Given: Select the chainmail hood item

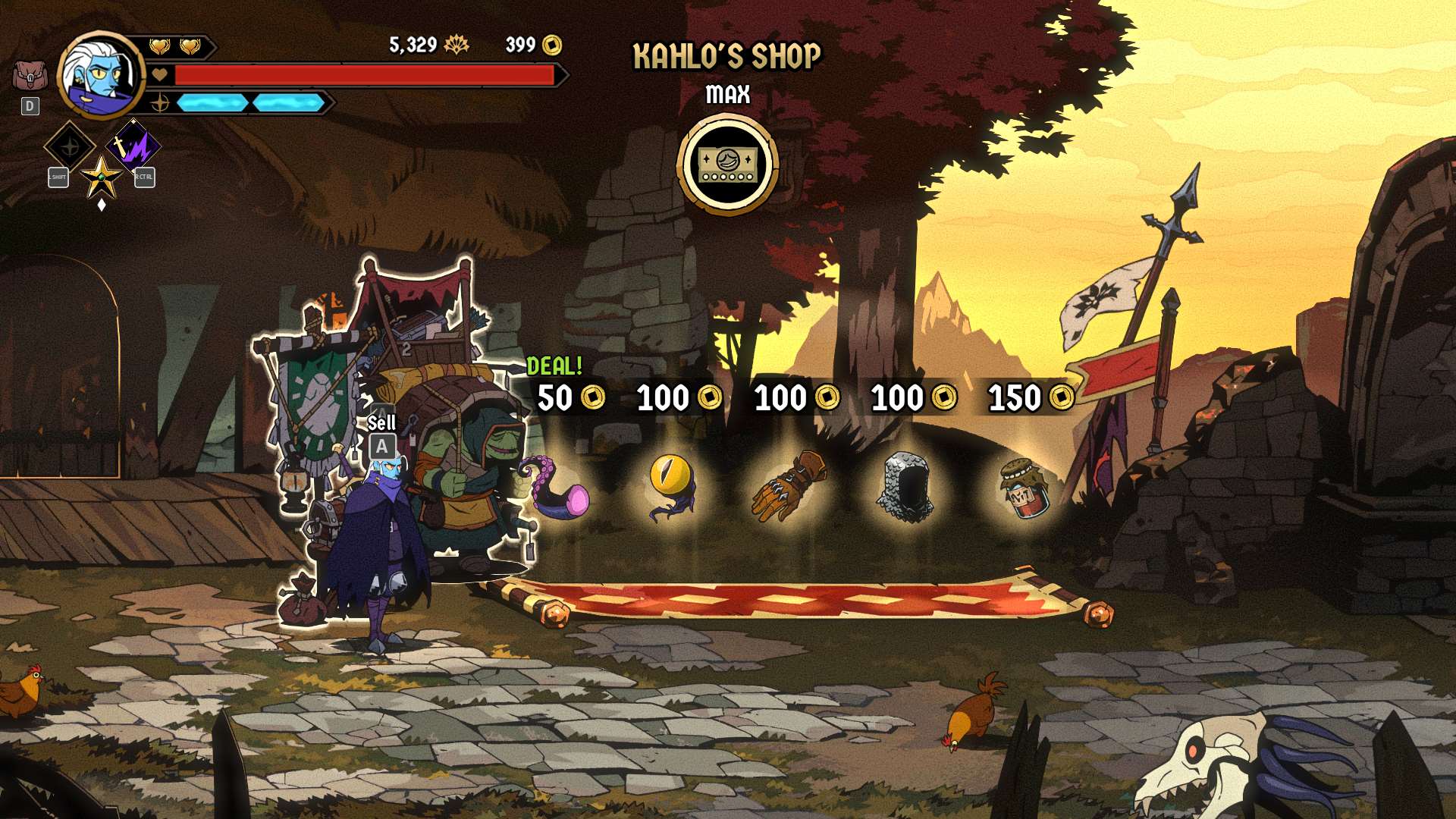Looking at the screenshot, I should [905, 488].
